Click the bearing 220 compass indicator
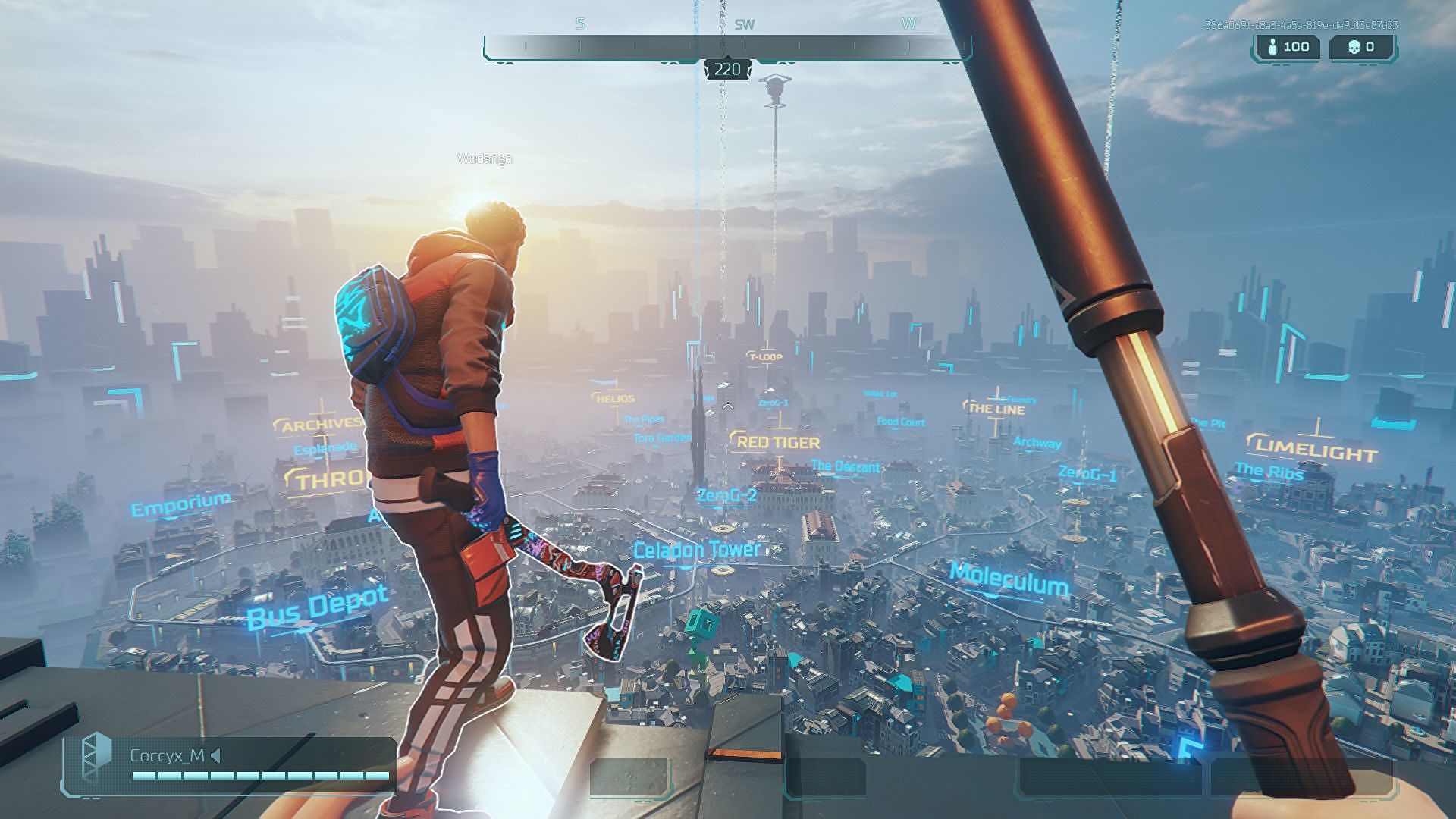1456x819 pixels. pyautogui.click(x=727, y=70)
